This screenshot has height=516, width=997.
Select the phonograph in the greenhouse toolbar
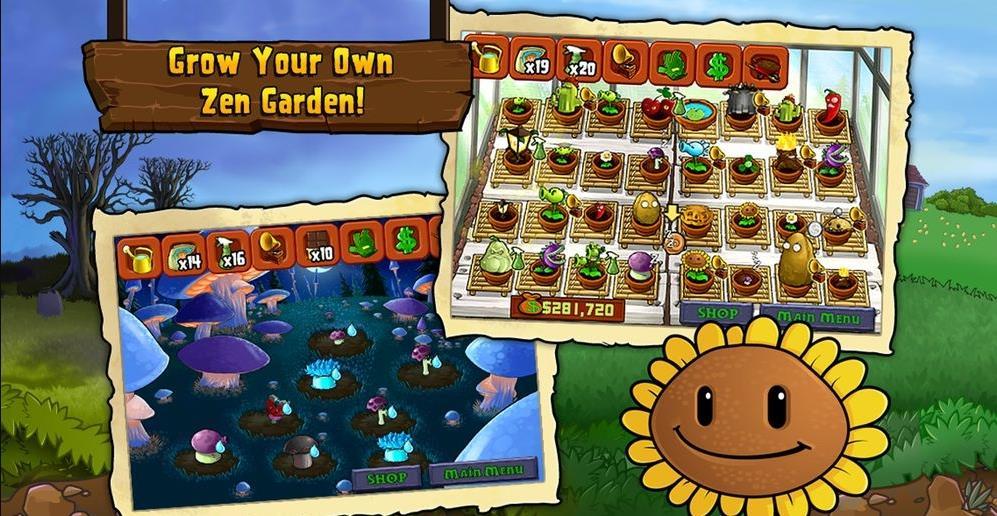pos(626,63)
